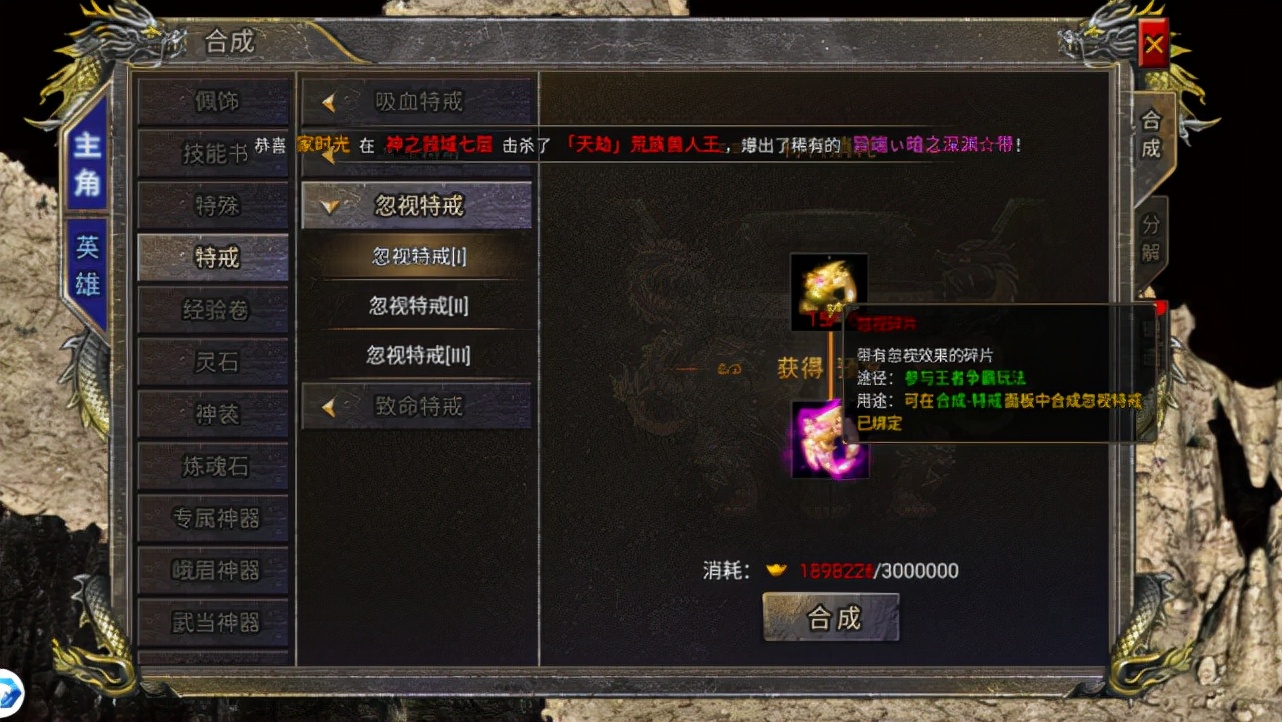Screen dimensions: 1282x722
Task: Expand the 吸血特戒 group
Action: click(417, 101)
